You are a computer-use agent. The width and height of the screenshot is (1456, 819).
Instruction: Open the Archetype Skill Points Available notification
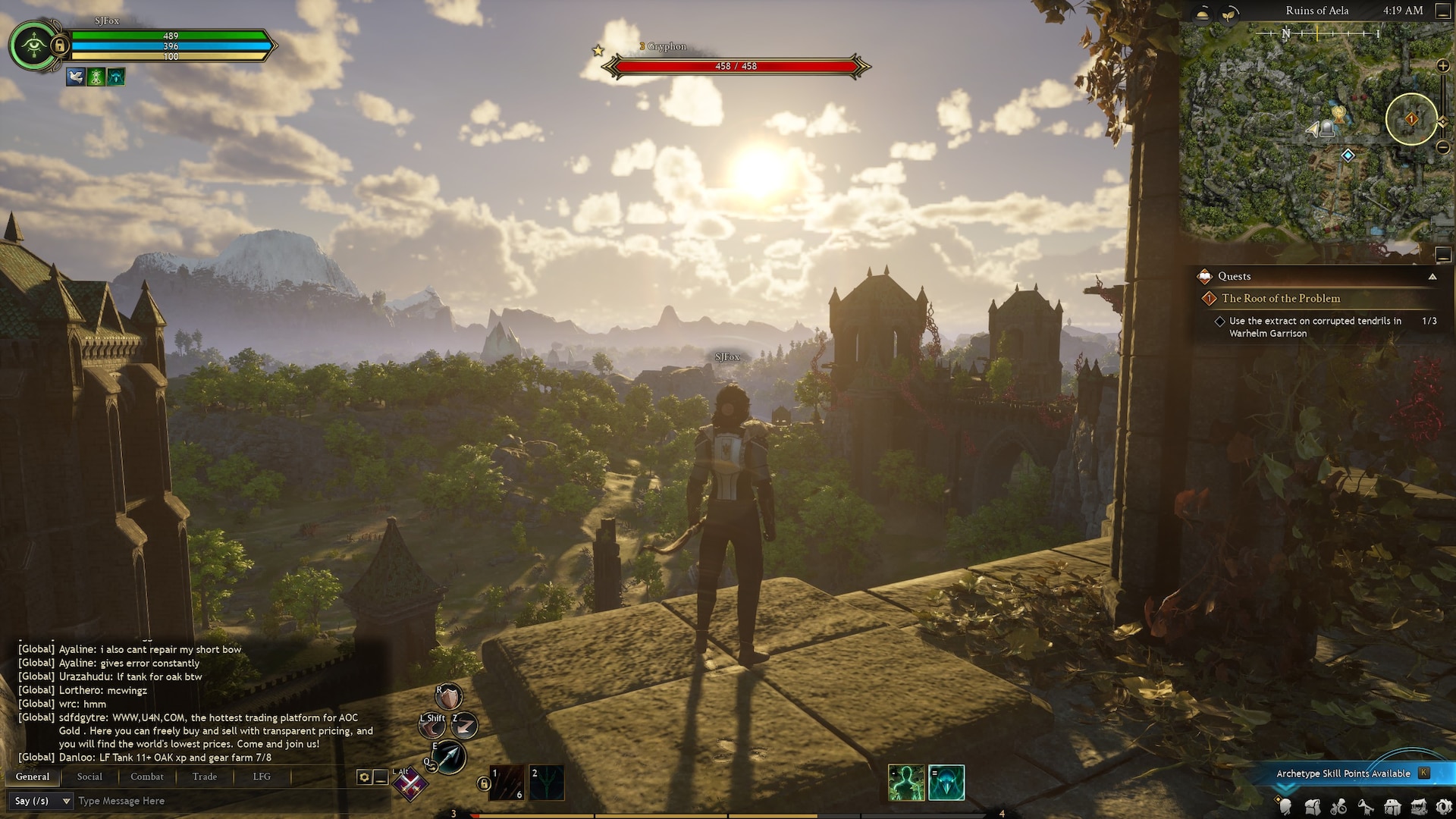click(x=1343, y=773)
